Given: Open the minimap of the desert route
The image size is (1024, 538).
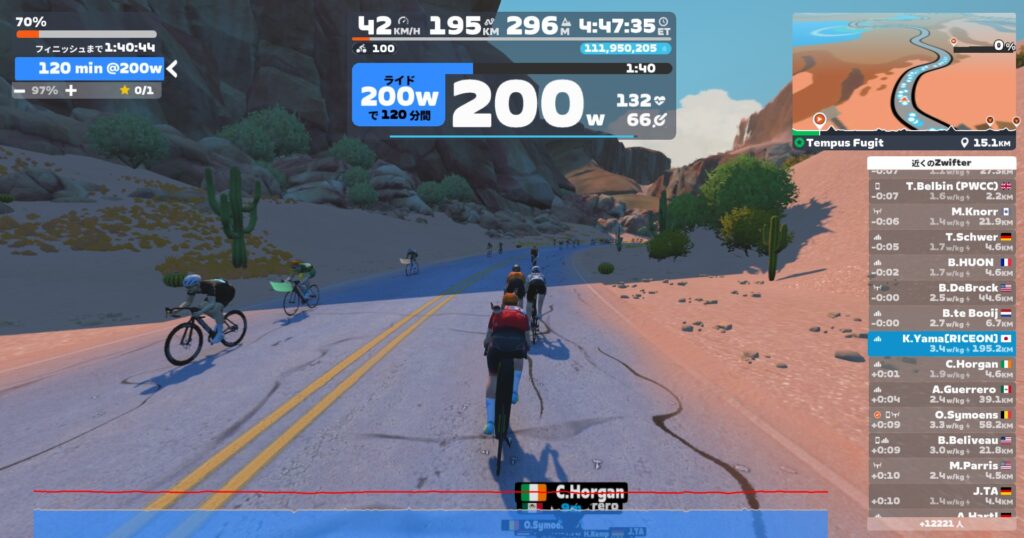Looking at the screenshot, I should click(904, 73).
